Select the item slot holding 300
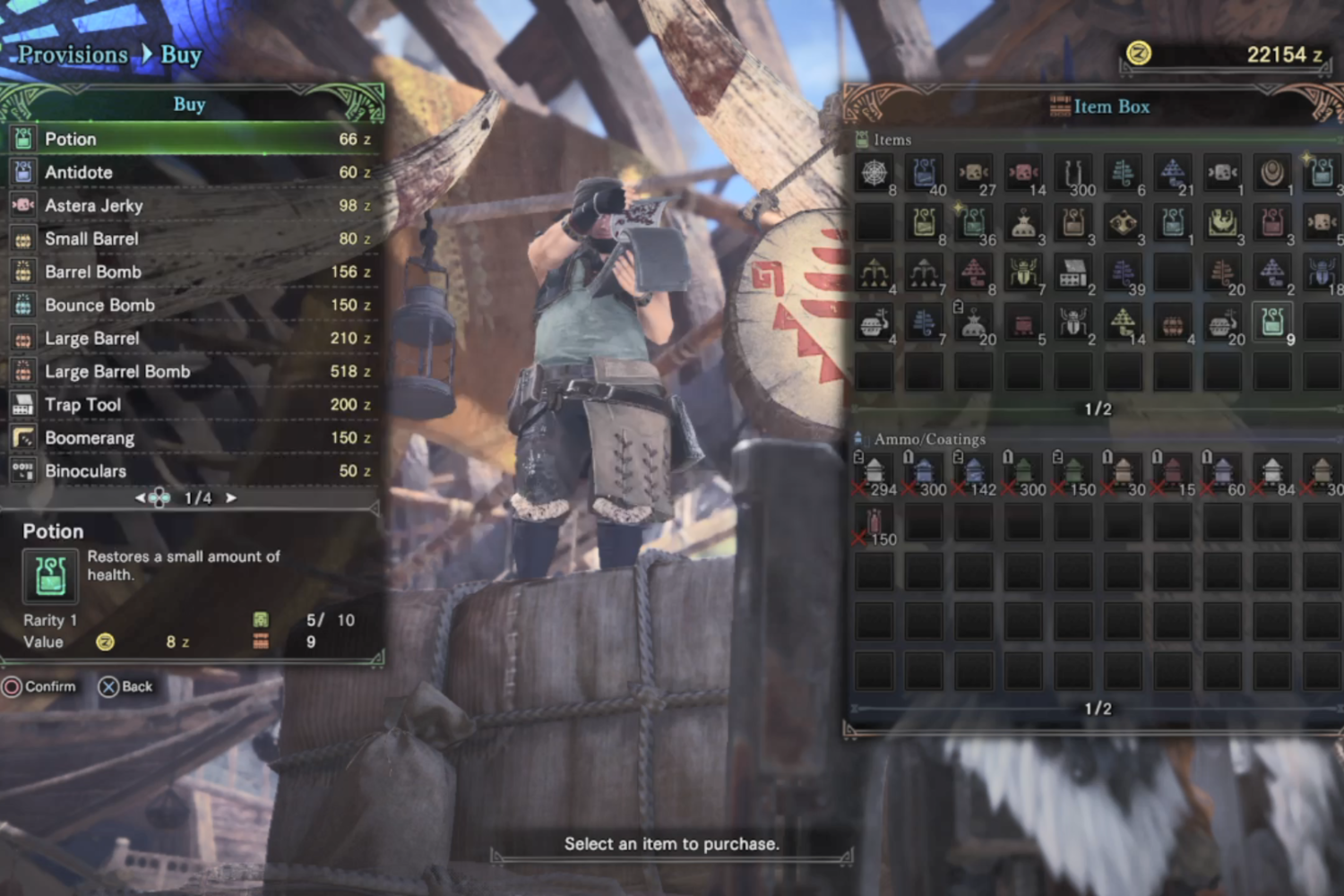1344x896 pixels. [x=1073, y=173]
